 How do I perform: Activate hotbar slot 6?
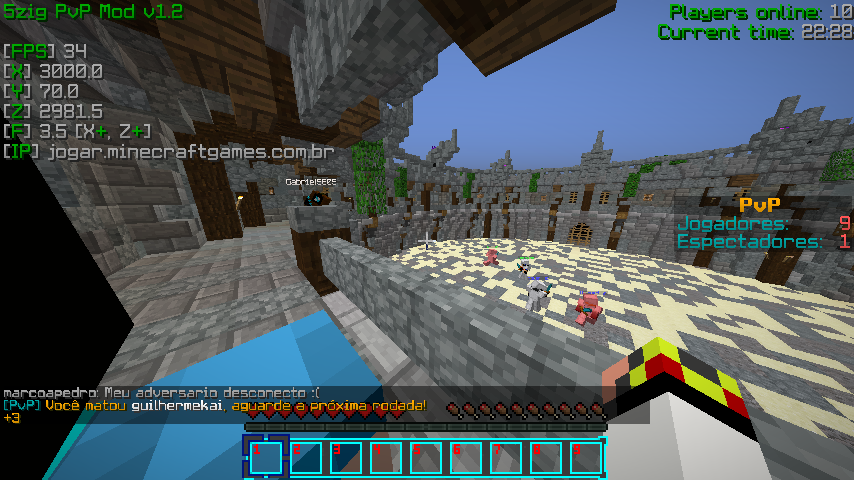[x=466, y=457]
